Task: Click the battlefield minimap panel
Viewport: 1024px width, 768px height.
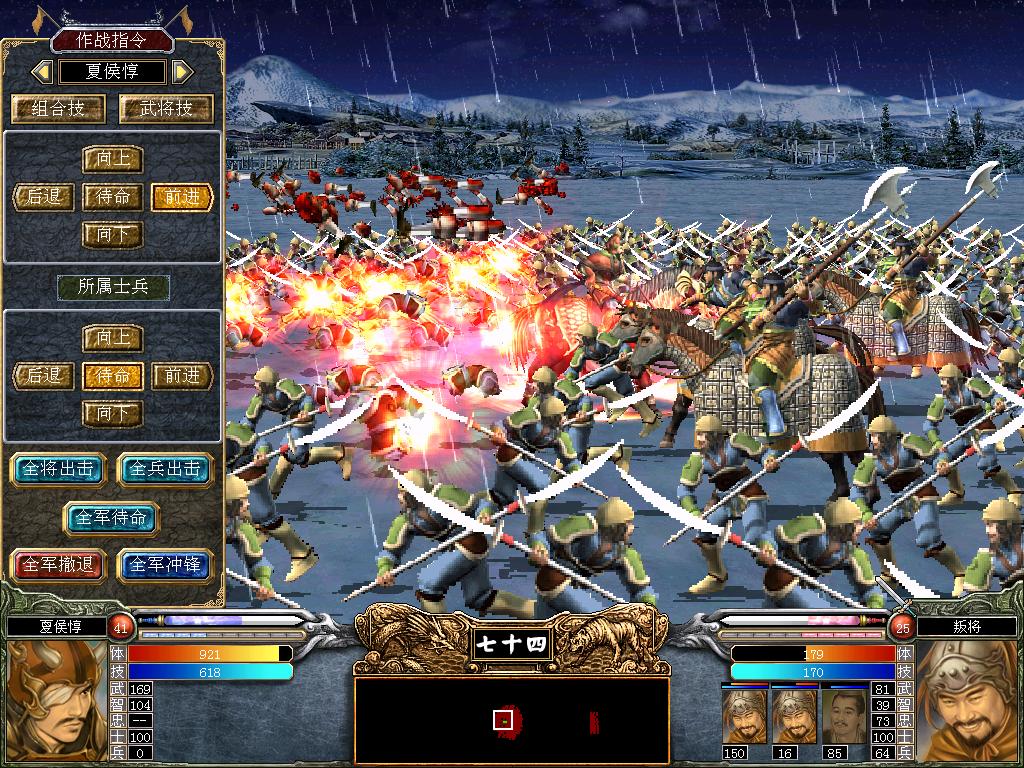Action: [x=511, y=720]
